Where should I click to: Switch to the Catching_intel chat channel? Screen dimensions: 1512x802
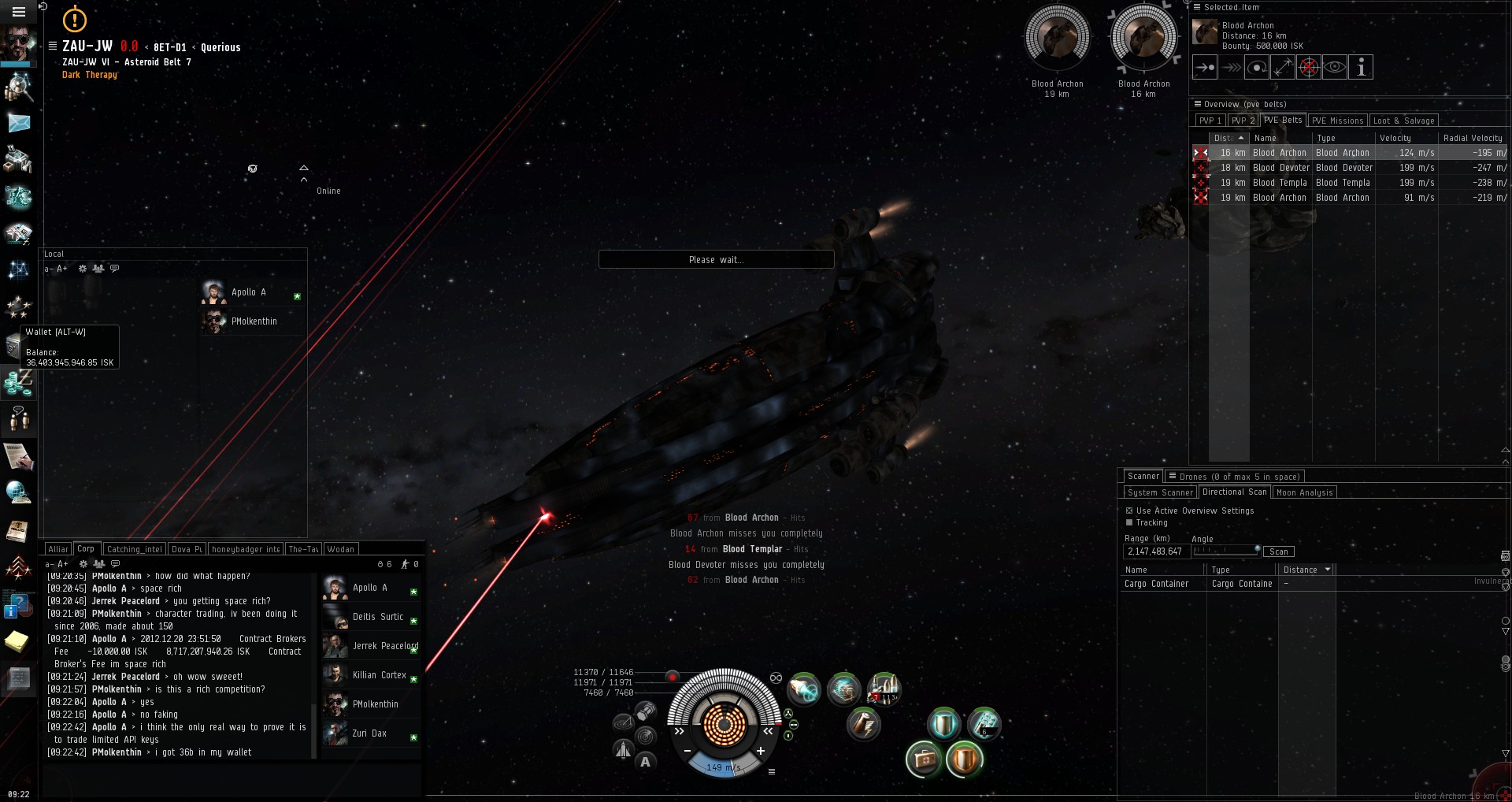click(134, 549)
